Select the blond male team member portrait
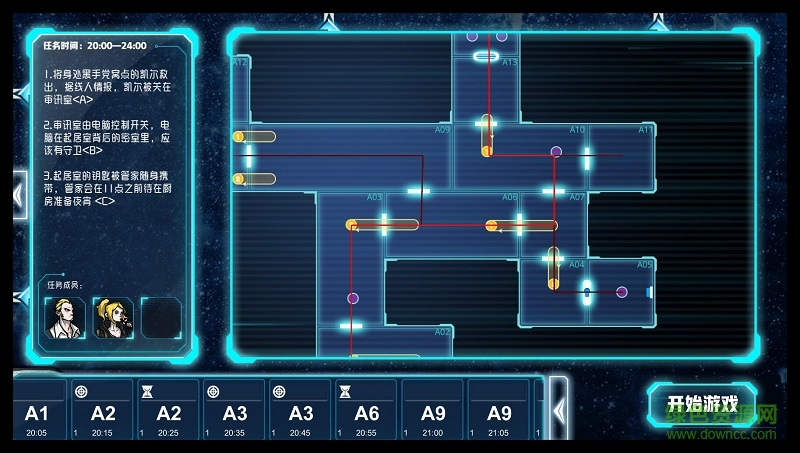The height and width of the screenshot is (453, 800). coord(66,317)
